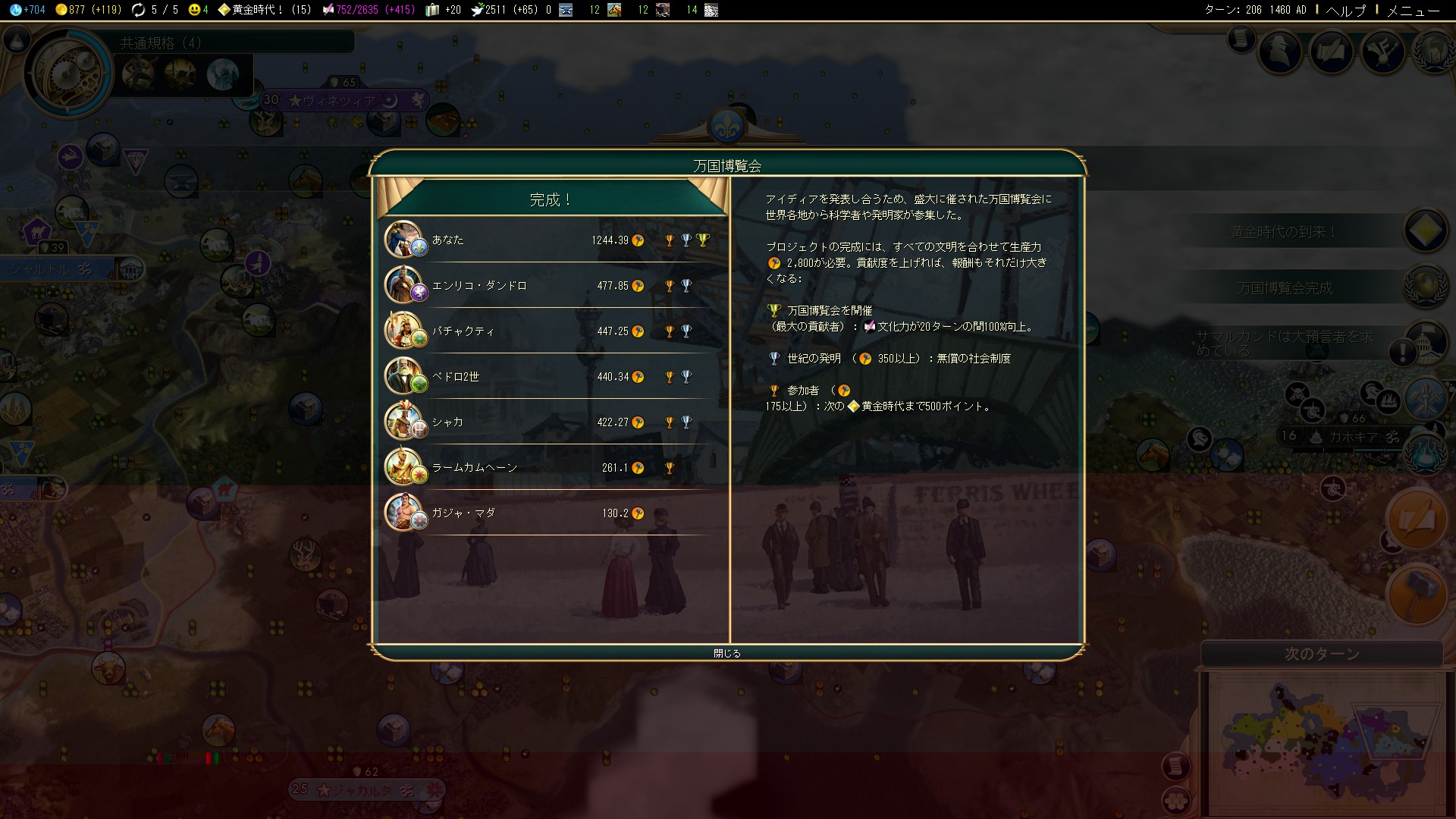Screen dimensions: 1456x819
Task: Select the ペドロ2世 leader row
Action: (548, 377)
